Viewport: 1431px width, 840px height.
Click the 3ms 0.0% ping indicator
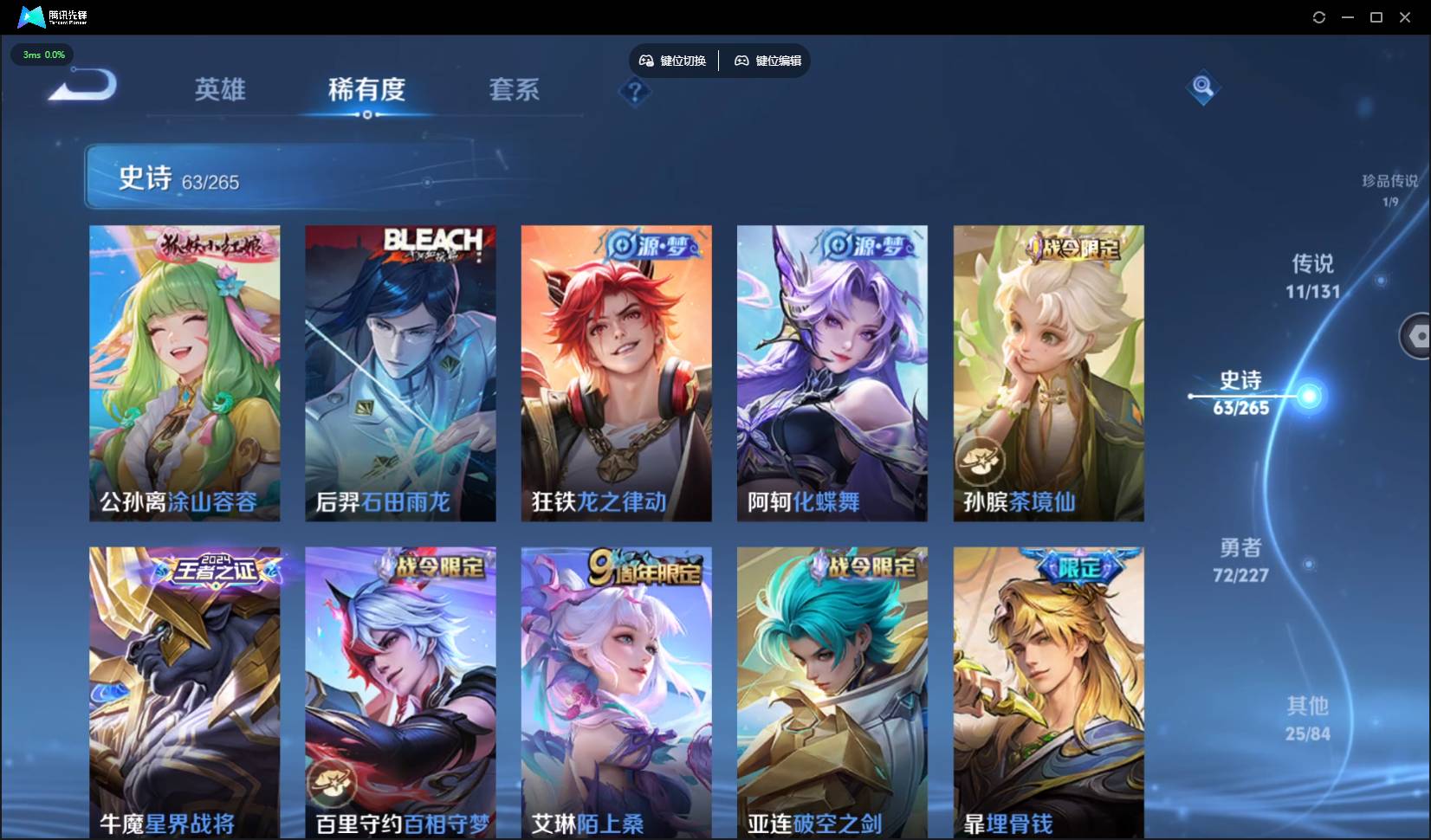(42, 55)
